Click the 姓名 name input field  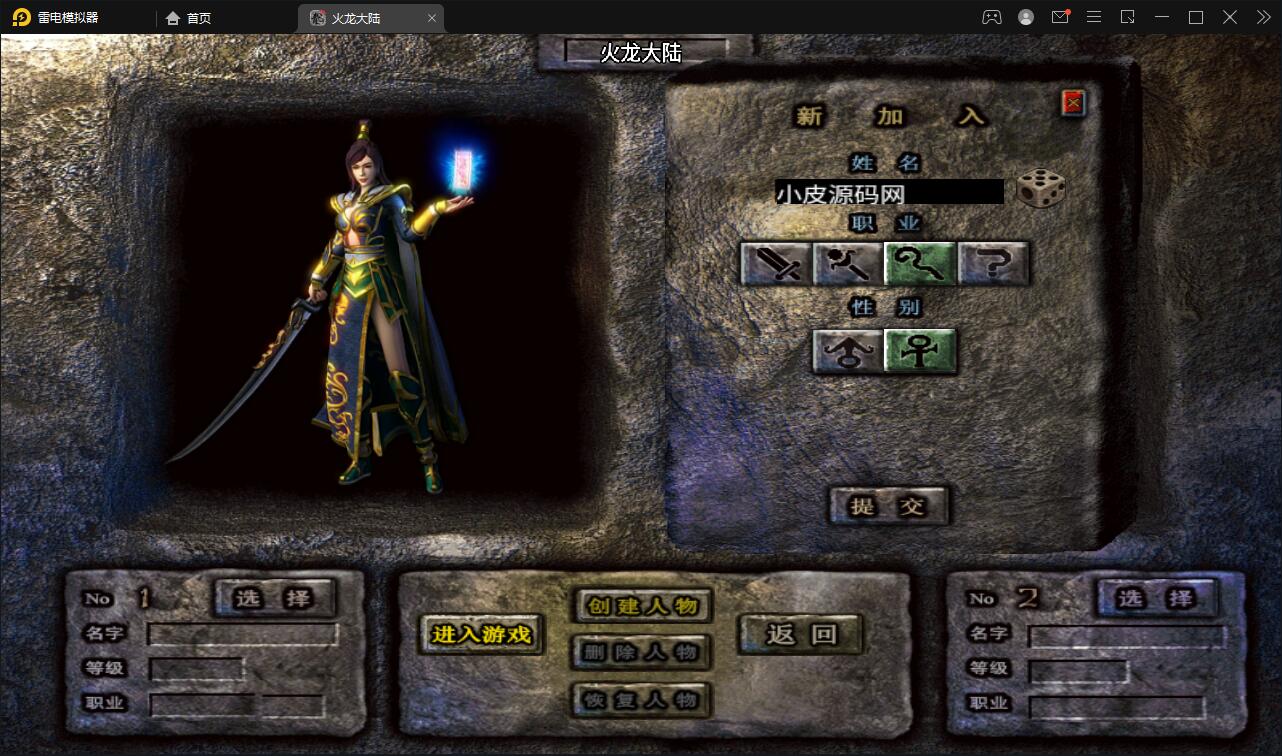(x=888, y=192)
